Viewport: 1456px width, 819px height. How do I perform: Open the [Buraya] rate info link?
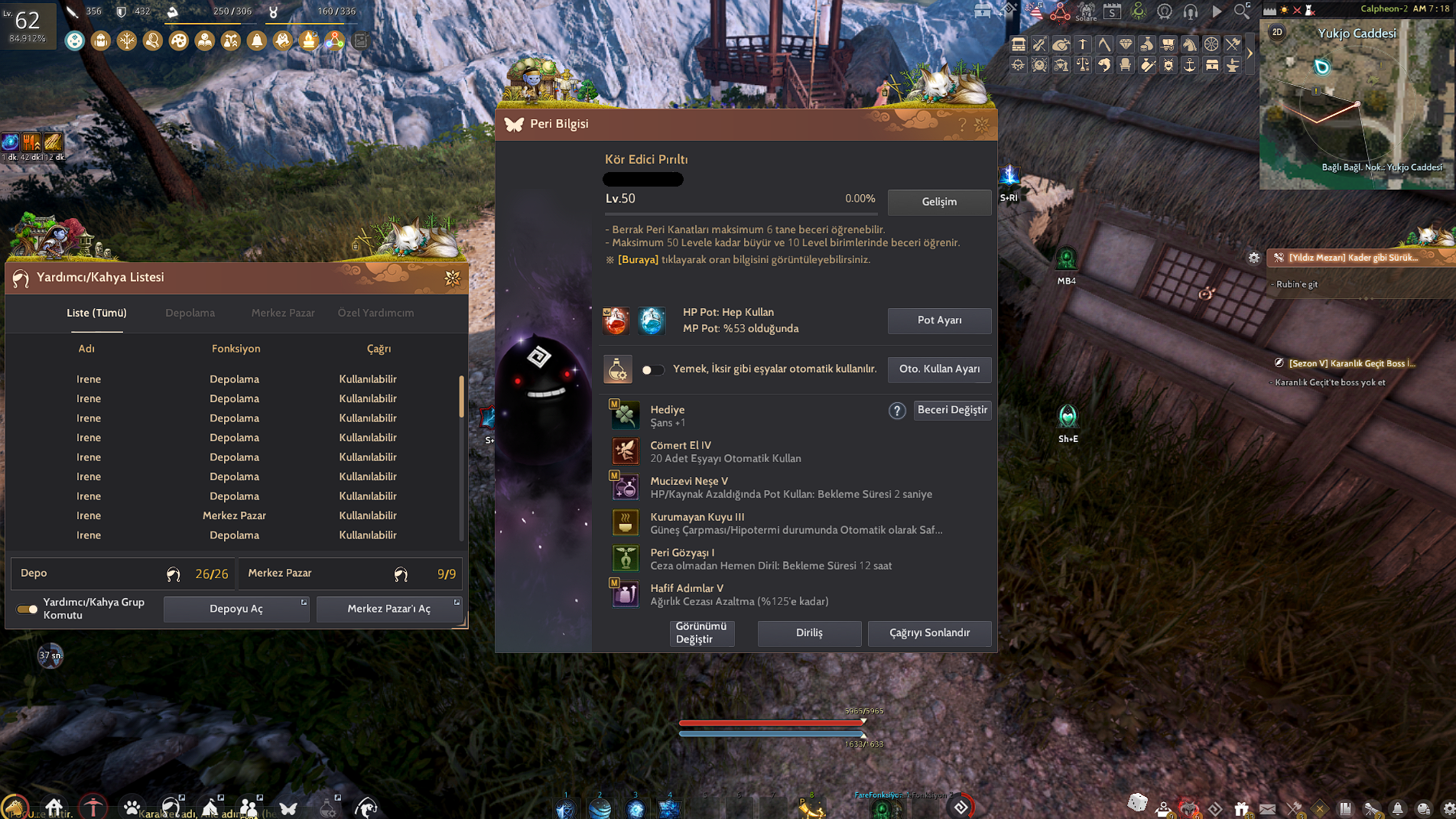pyautogui.click(x=638, y=260)
